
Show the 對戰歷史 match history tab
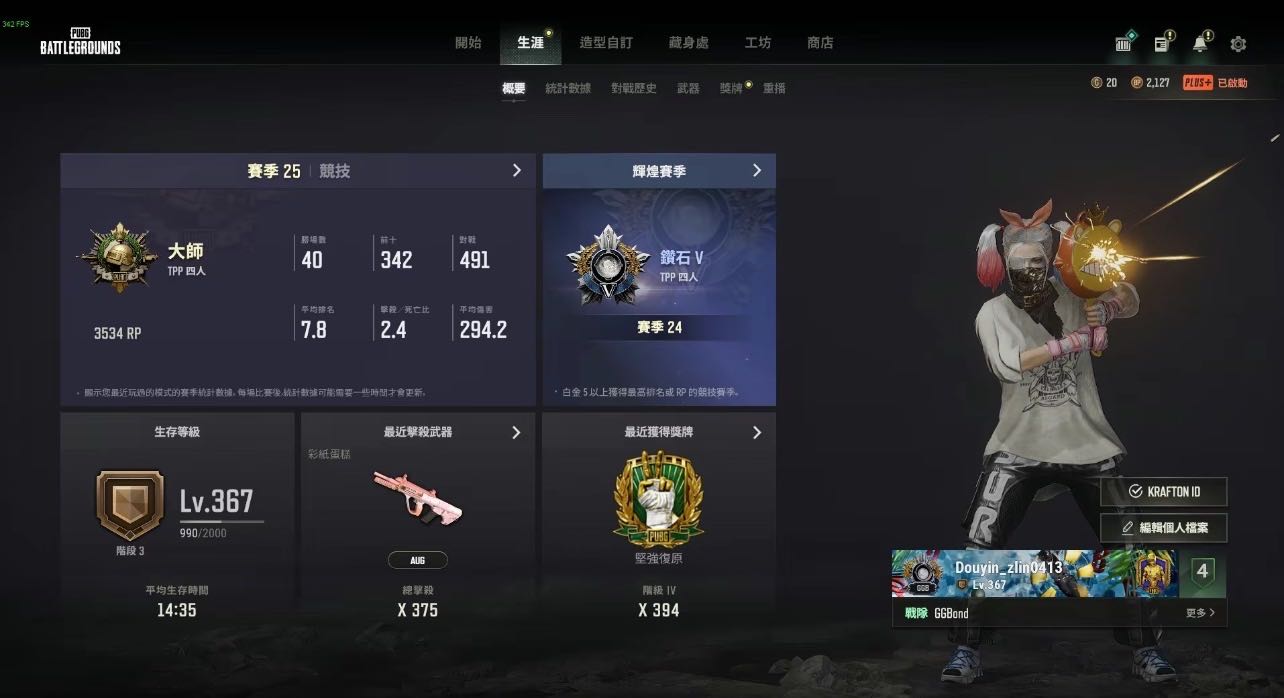point(634,88)
